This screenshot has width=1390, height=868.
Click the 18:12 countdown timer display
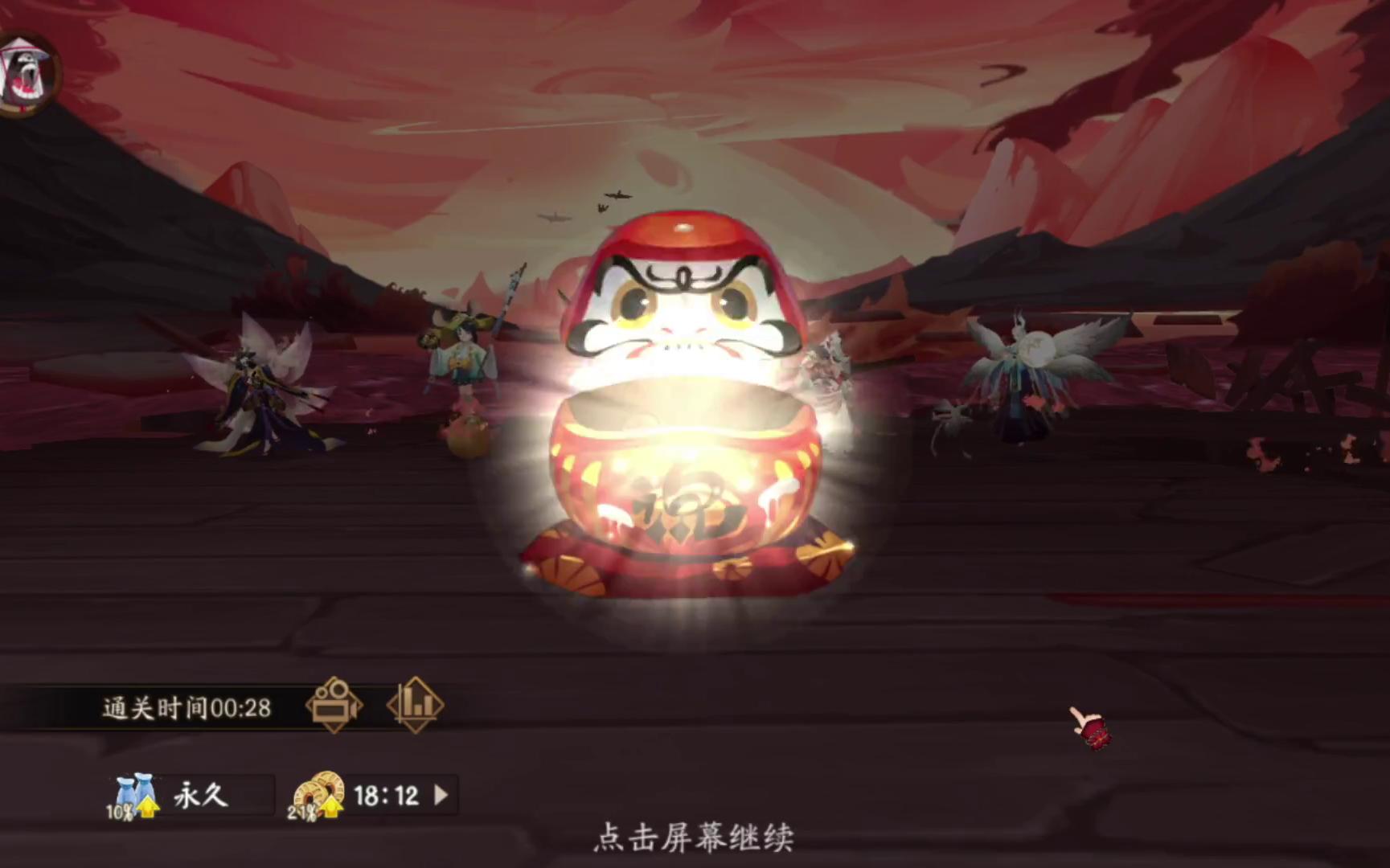[x=386, y=793]
